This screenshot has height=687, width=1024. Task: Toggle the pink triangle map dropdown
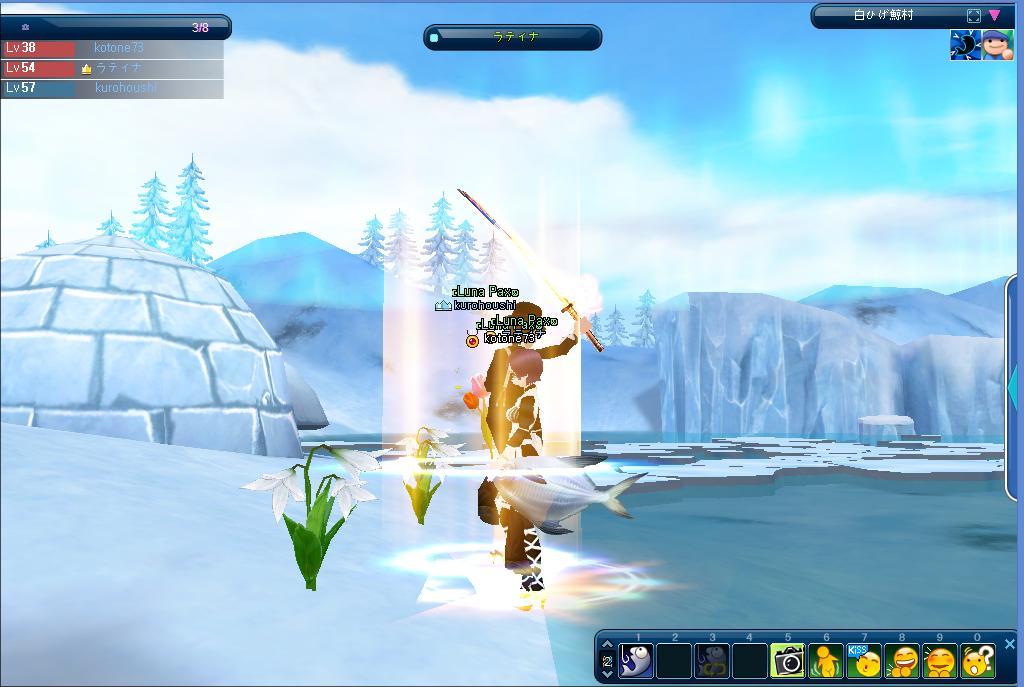(x=995, y=15)
